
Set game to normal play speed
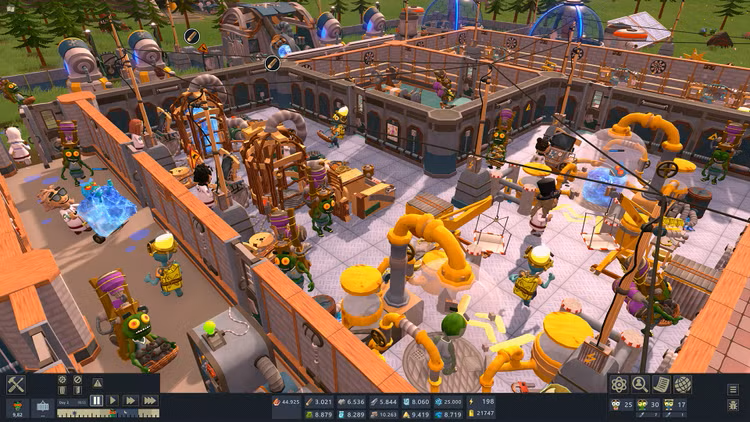click(x=114, y=400)
